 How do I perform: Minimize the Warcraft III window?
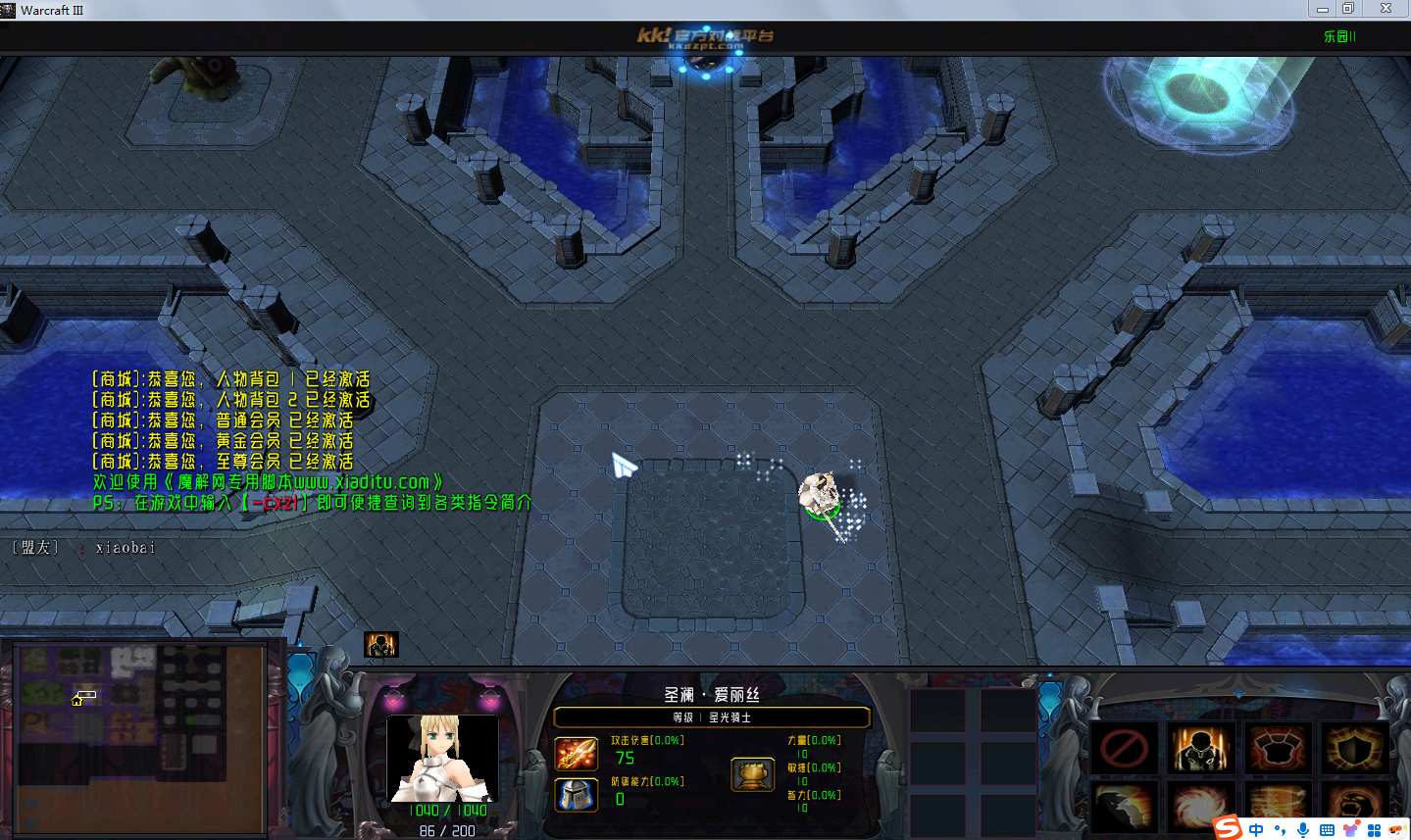[x=1322, y=9]
